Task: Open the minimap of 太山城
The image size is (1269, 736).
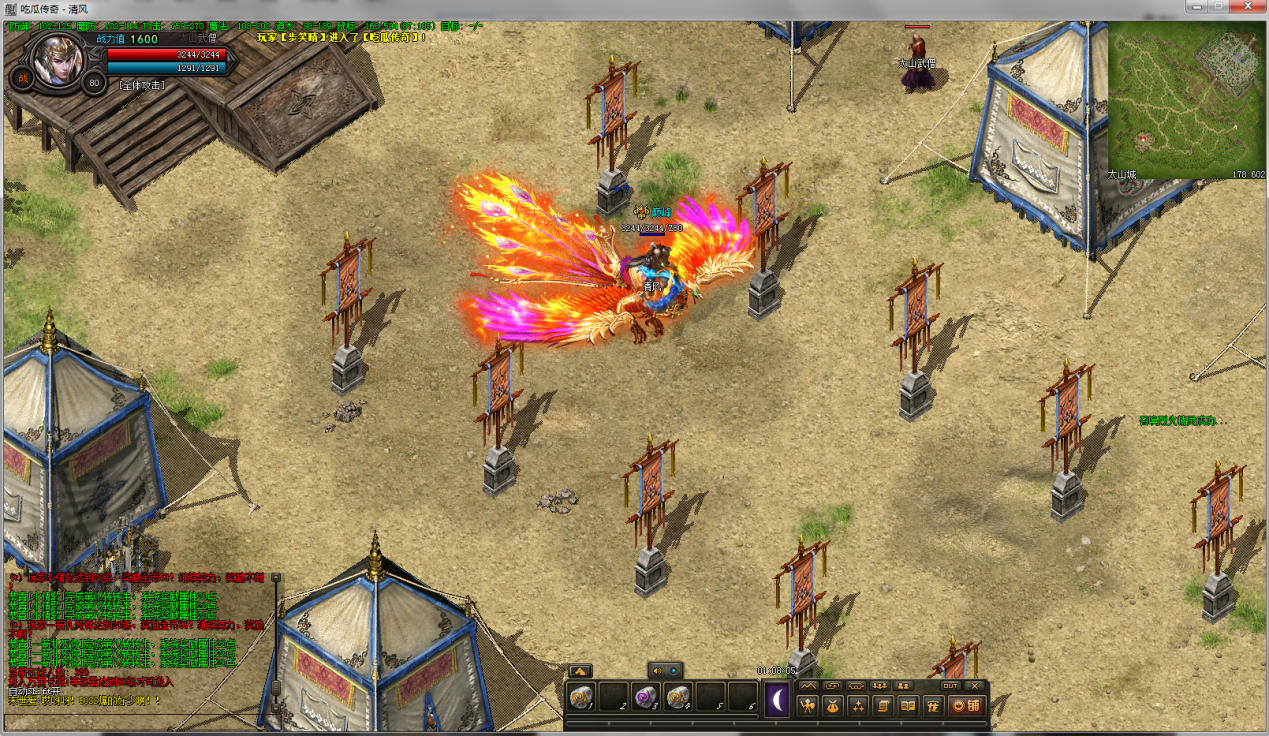Action: (1185, 98)
